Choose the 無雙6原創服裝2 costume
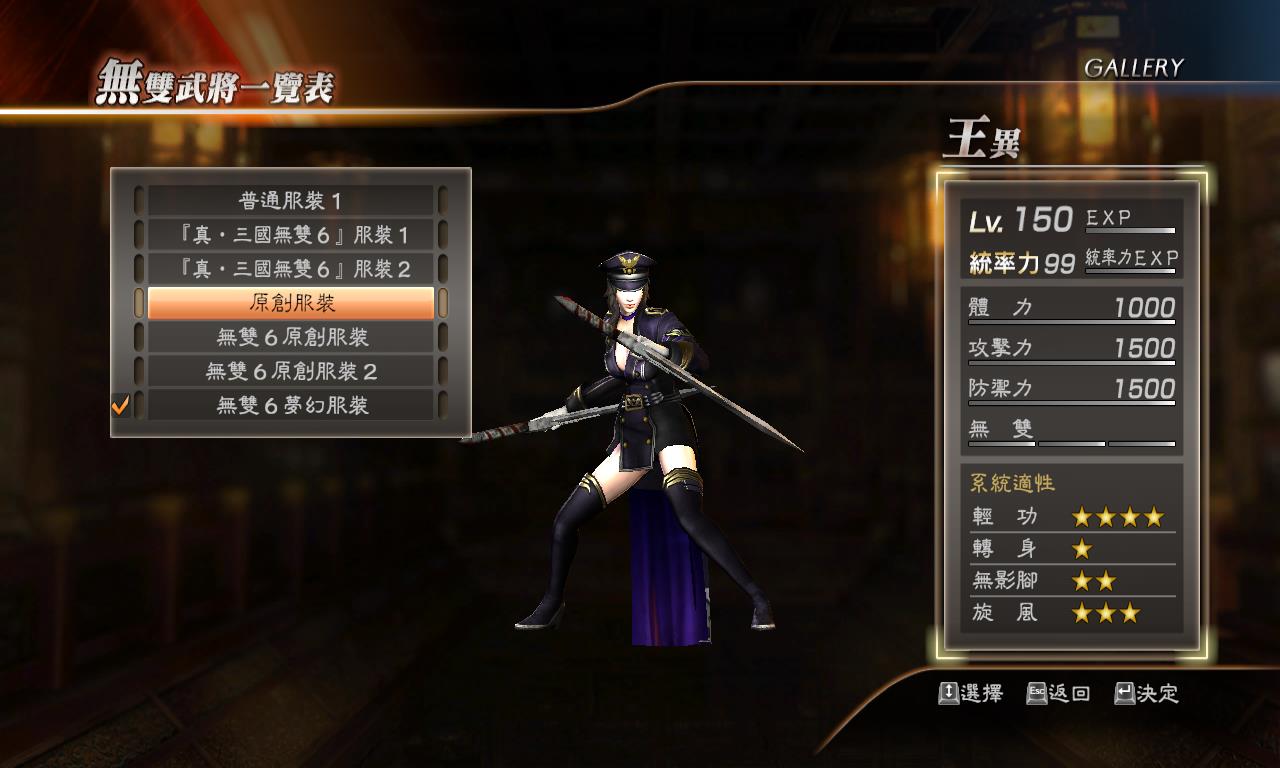 click(290, 371)
